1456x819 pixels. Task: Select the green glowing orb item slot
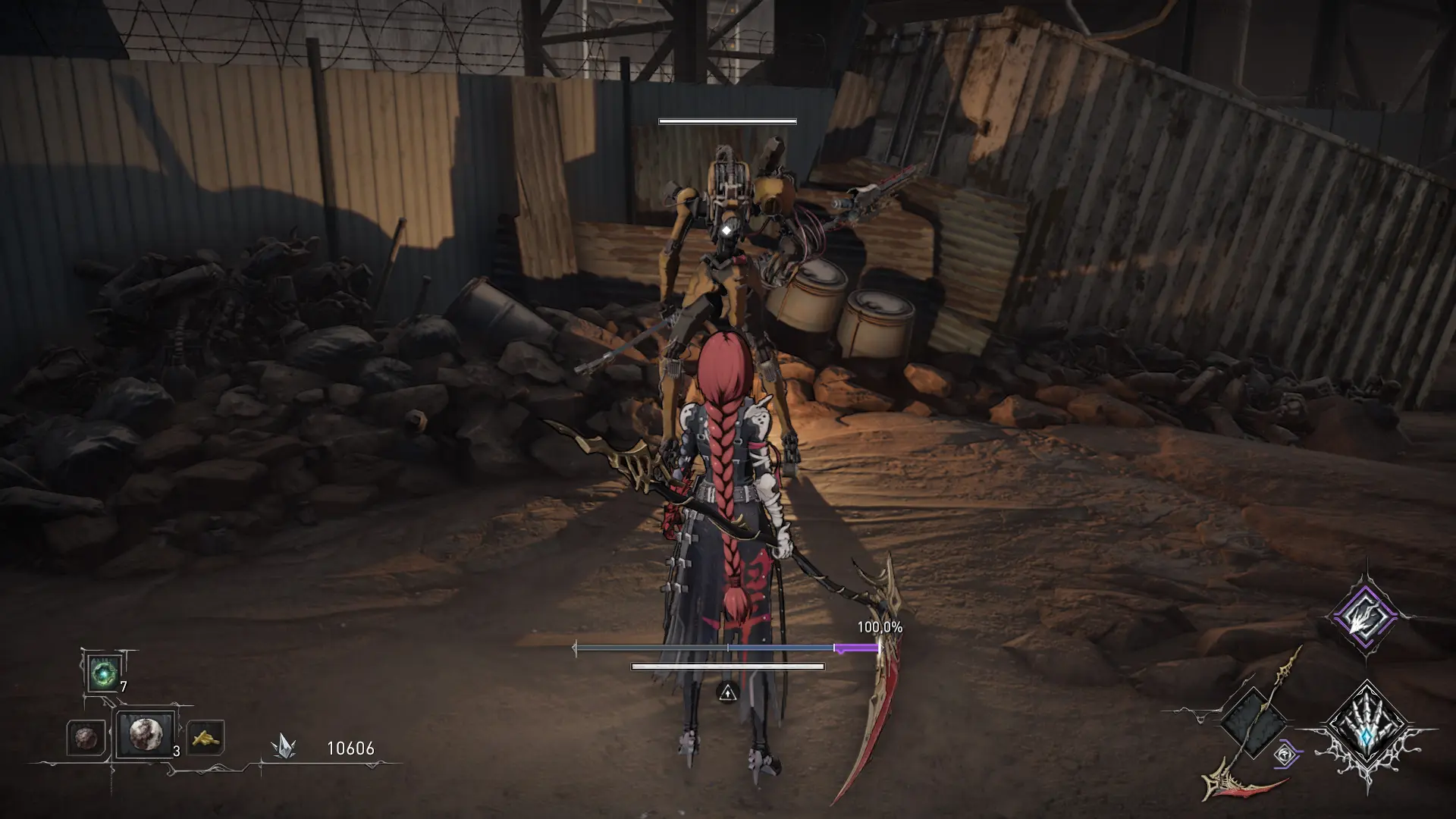coord(102,673)
